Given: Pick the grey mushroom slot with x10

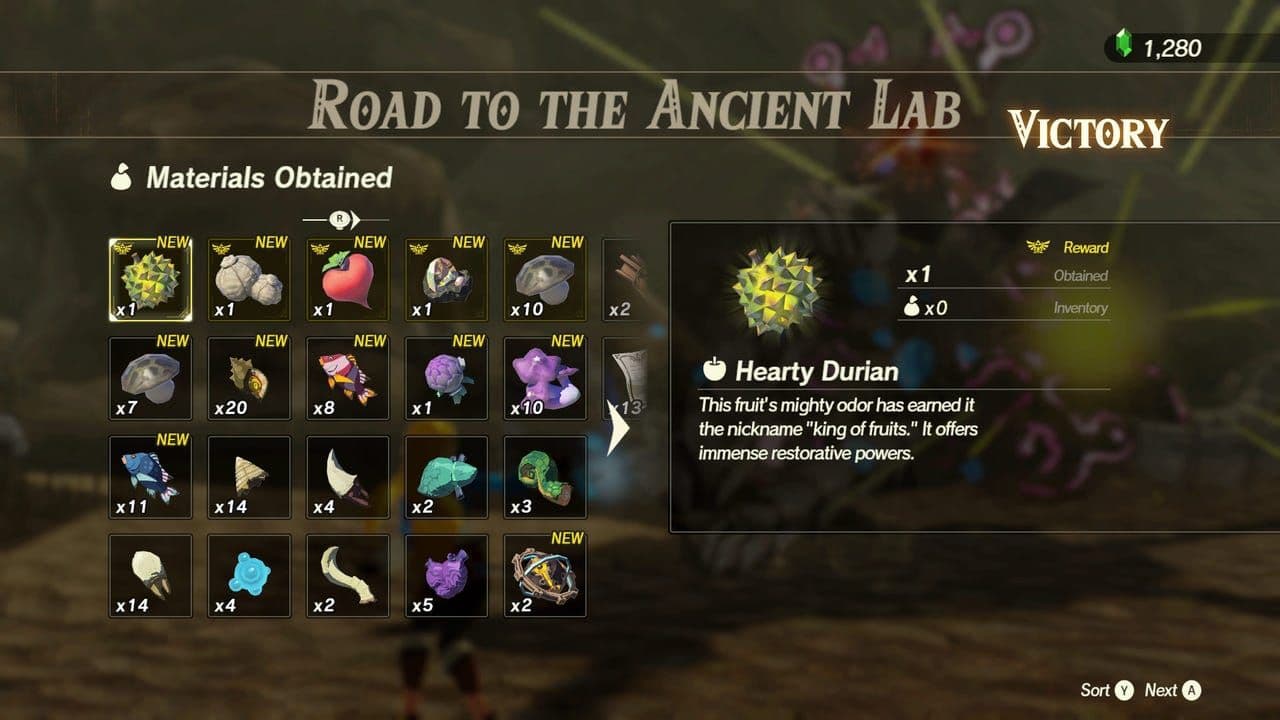Looking at the screenshot, I should (545, 280).
